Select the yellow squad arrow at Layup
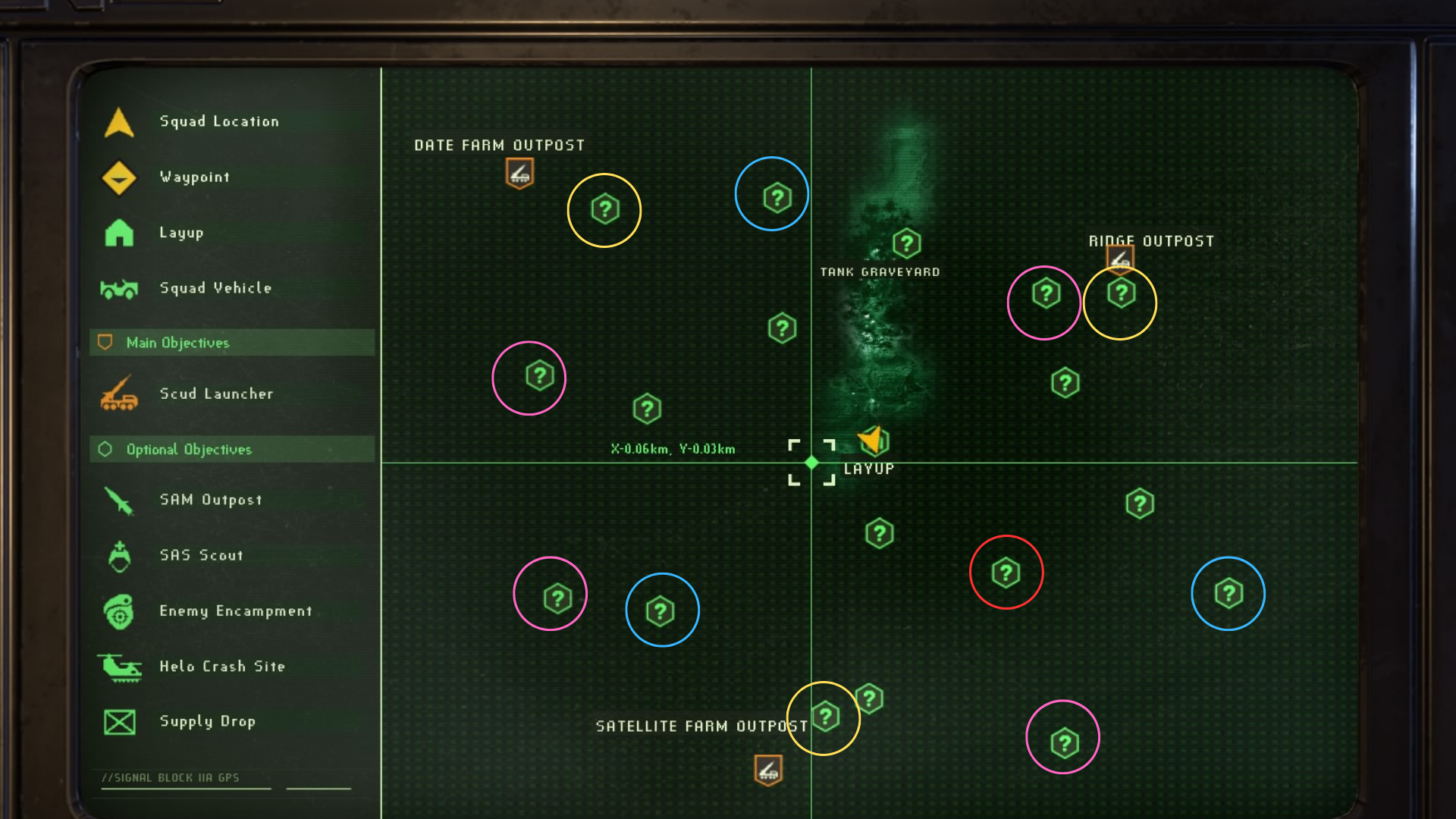 tap(871, 440)
